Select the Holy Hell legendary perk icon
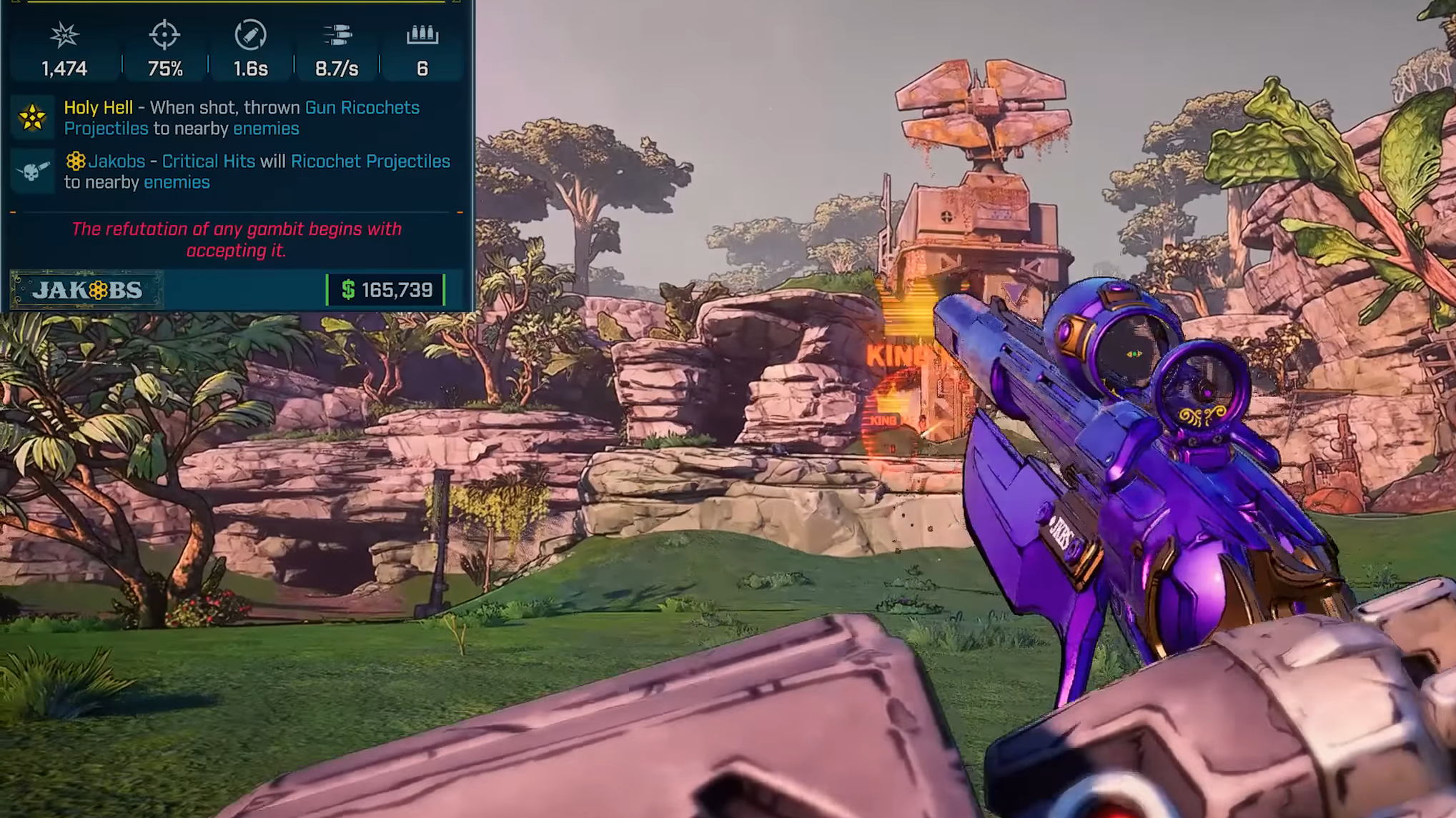1456x818 pixels. pos(32,118)
